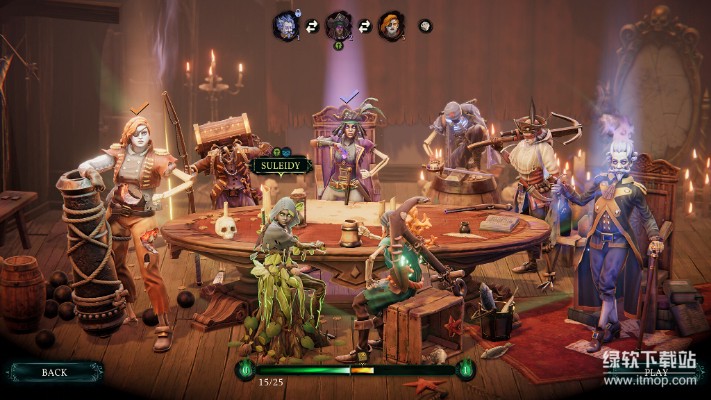Click the small round dice icon beside the portraits
The image size is (711, 400).
coord(425,26)
